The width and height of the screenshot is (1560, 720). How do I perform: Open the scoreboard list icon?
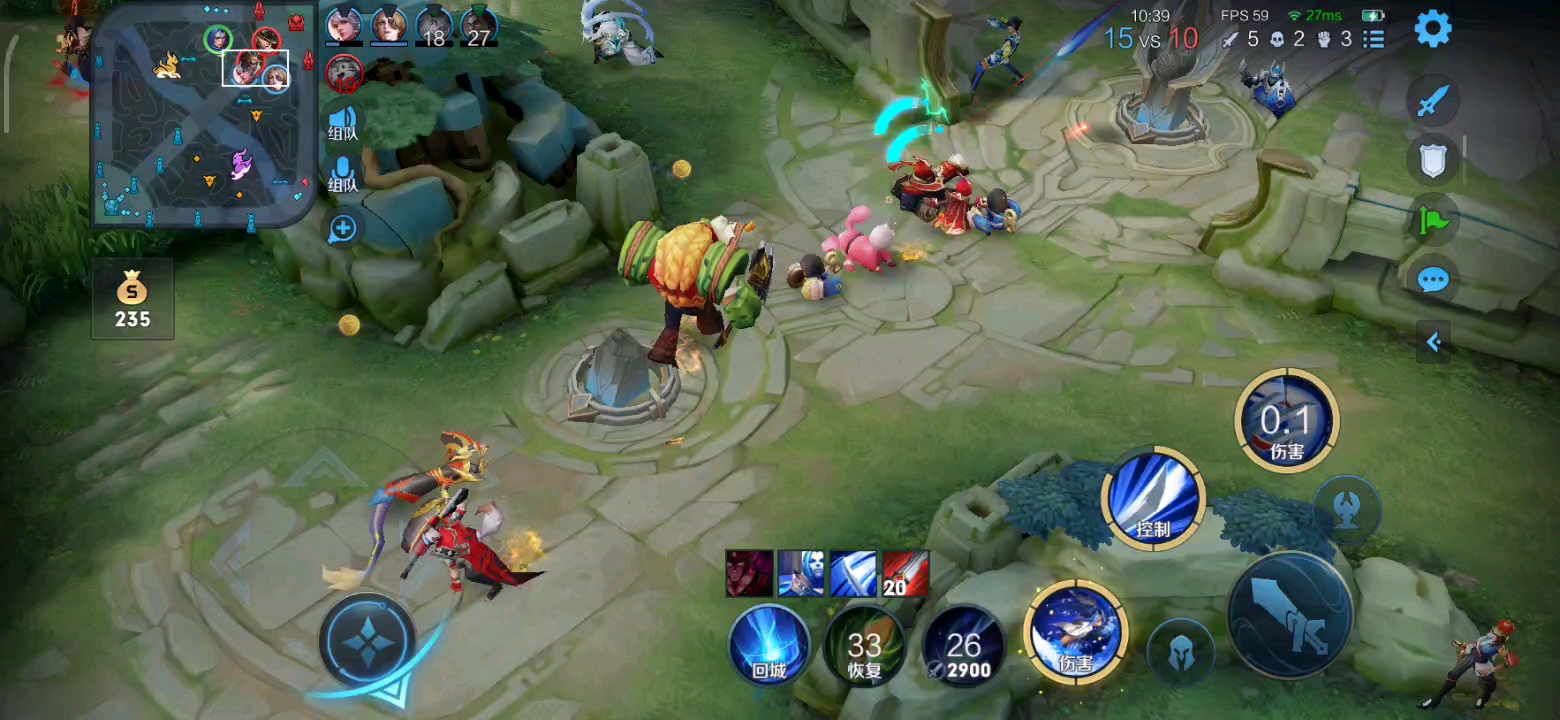click(1375, 39)
